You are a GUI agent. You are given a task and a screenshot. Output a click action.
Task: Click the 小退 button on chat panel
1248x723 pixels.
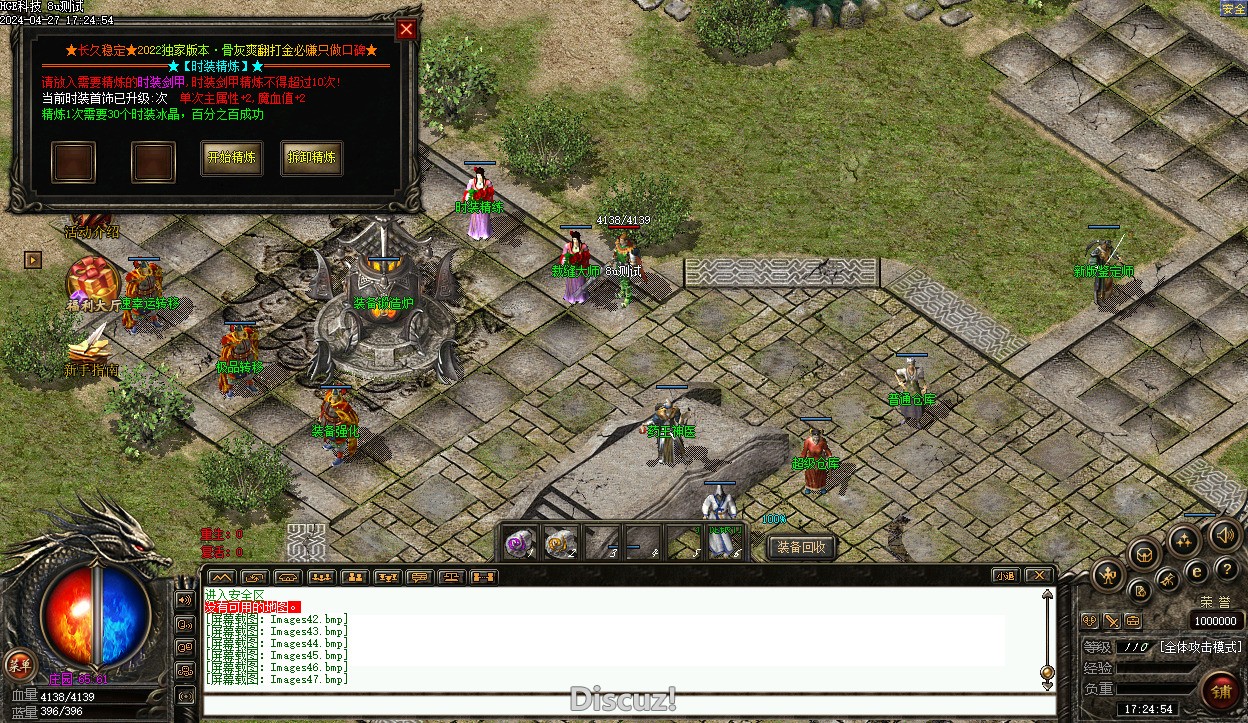click(1006, 576)
